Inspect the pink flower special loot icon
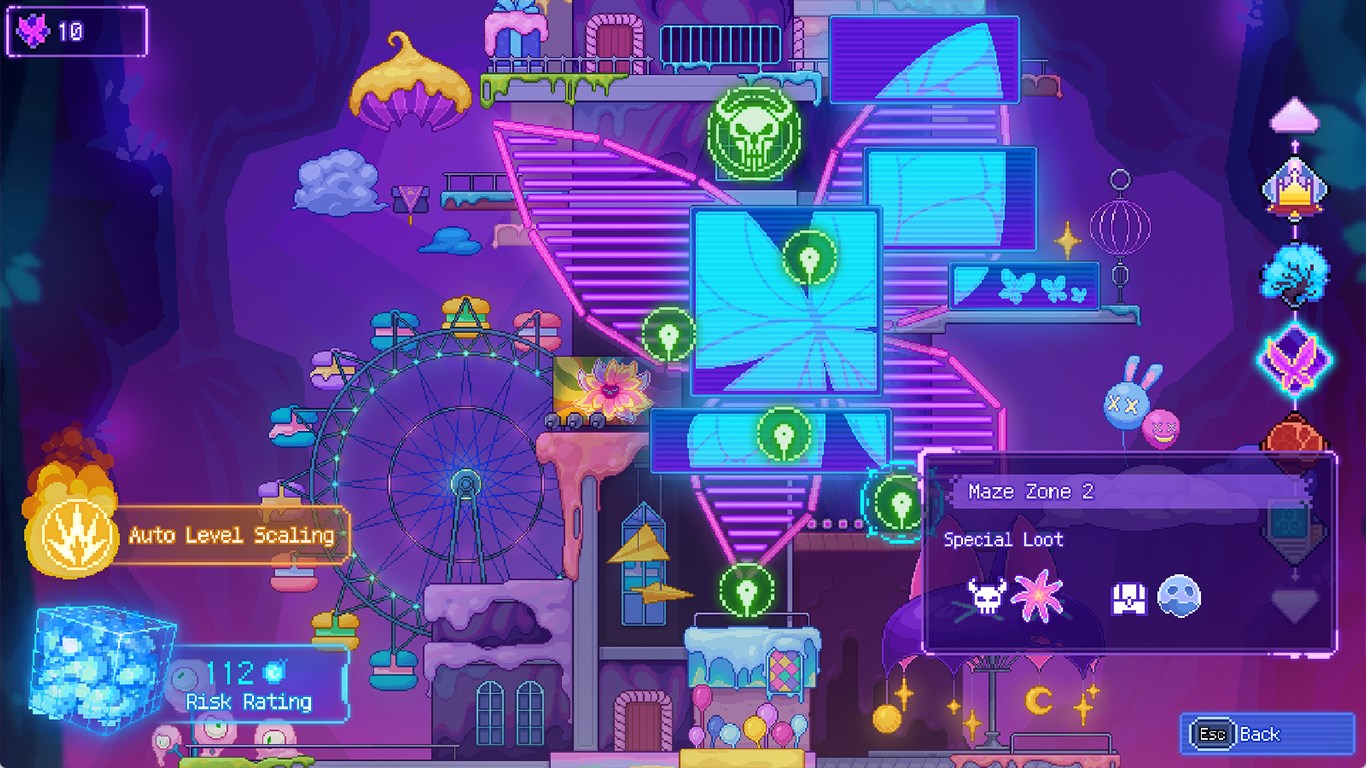Screen dimensions: 1366x768 tap(1036, 597)
